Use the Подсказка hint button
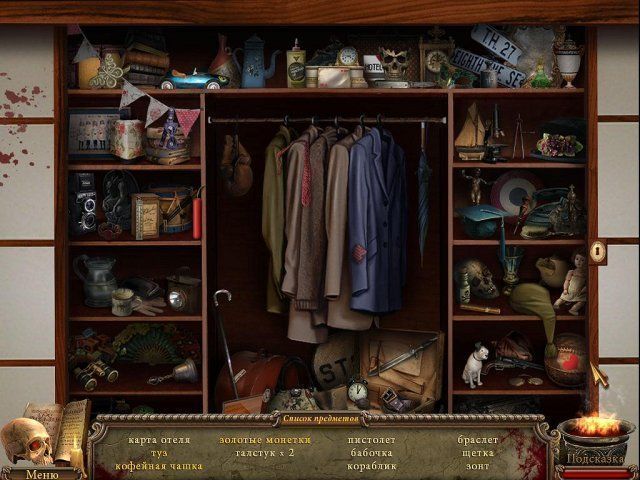The image size is (640, 480). click(x=596, y=459)
